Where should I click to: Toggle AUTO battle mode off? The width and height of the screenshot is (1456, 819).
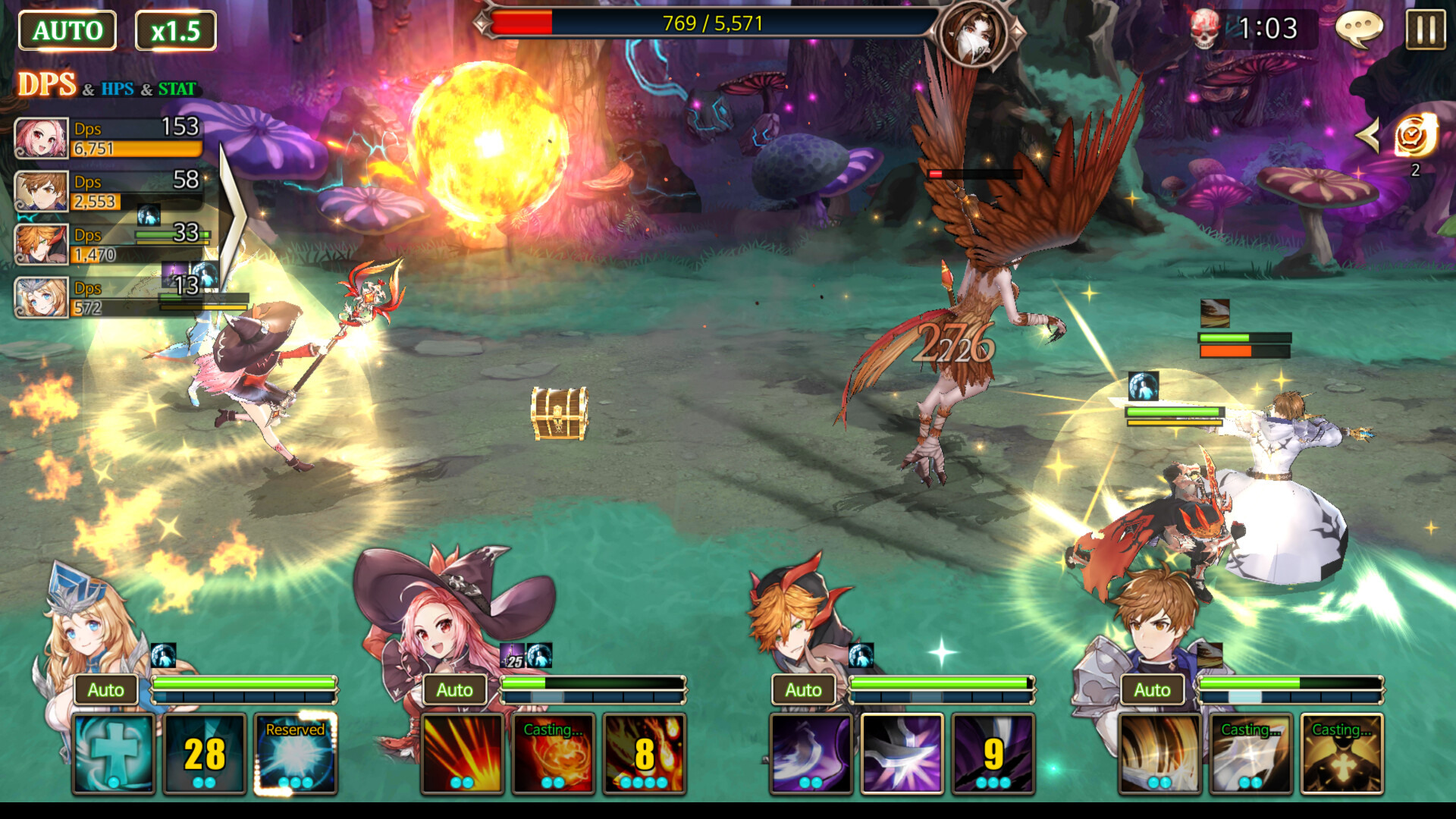pyautogui.click(x=67, y=30)
